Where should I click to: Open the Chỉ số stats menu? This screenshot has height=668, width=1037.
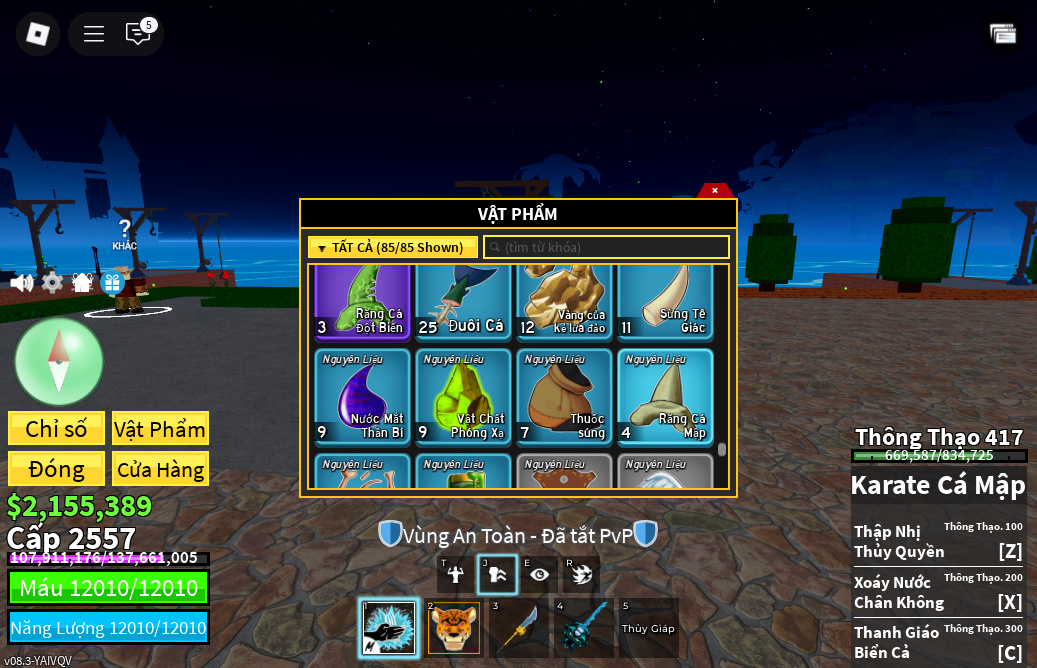[56, 429]
